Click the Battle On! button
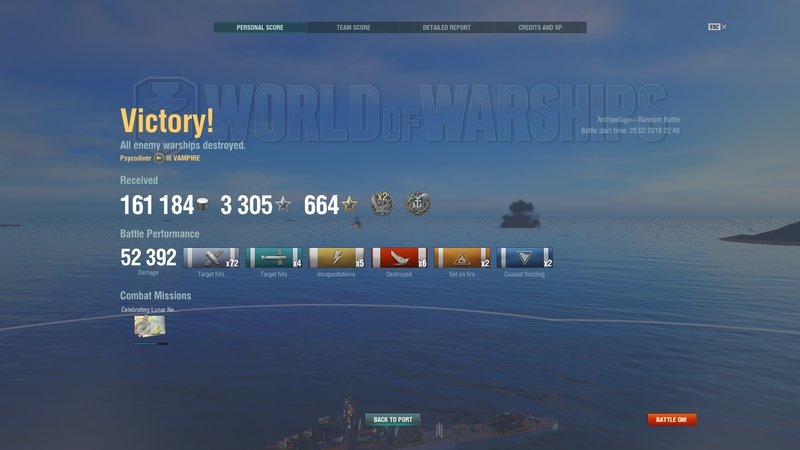Image resolution: width=800 pixels, height=450 pixels. 671,419
